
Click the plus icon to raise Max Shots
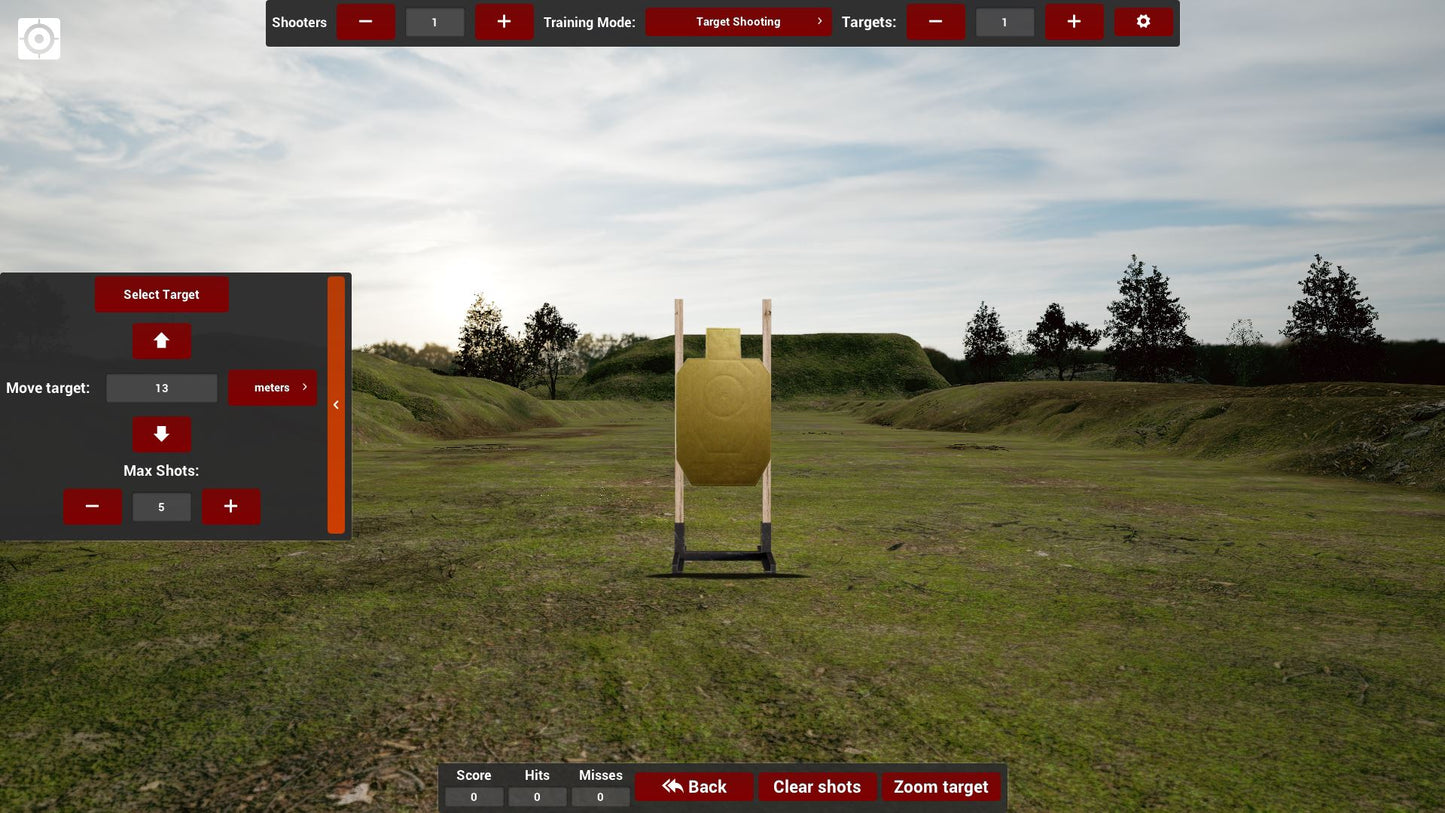(x=230, y=506)
